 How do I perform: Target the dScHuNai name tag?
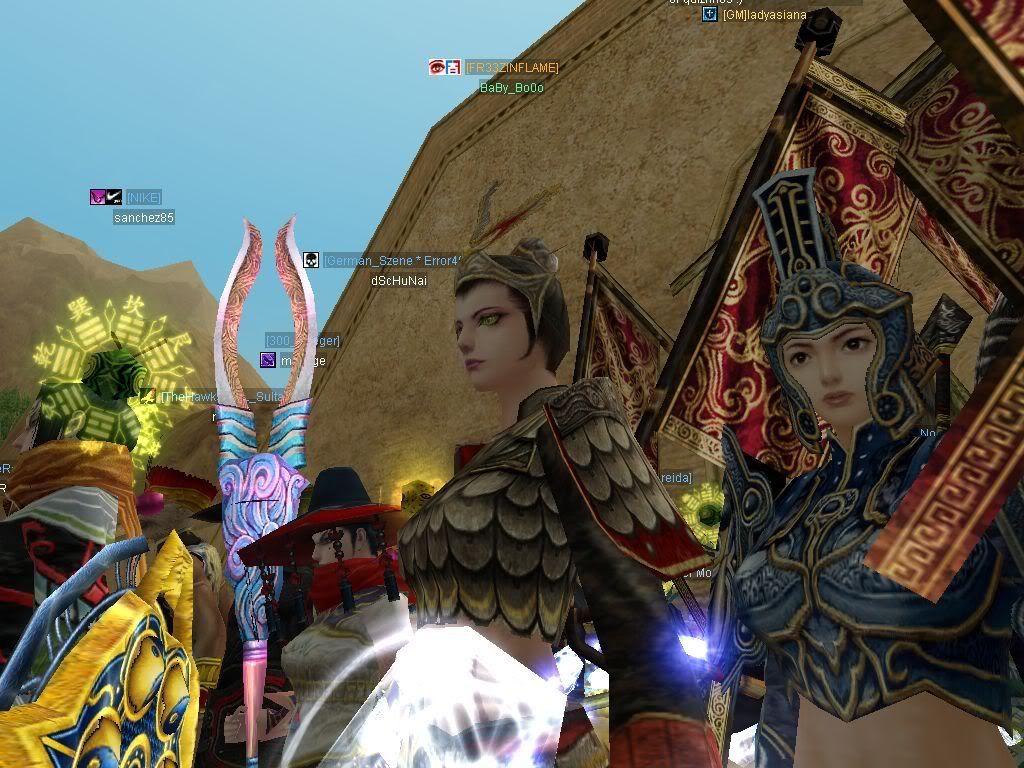[x=398, y=280]
